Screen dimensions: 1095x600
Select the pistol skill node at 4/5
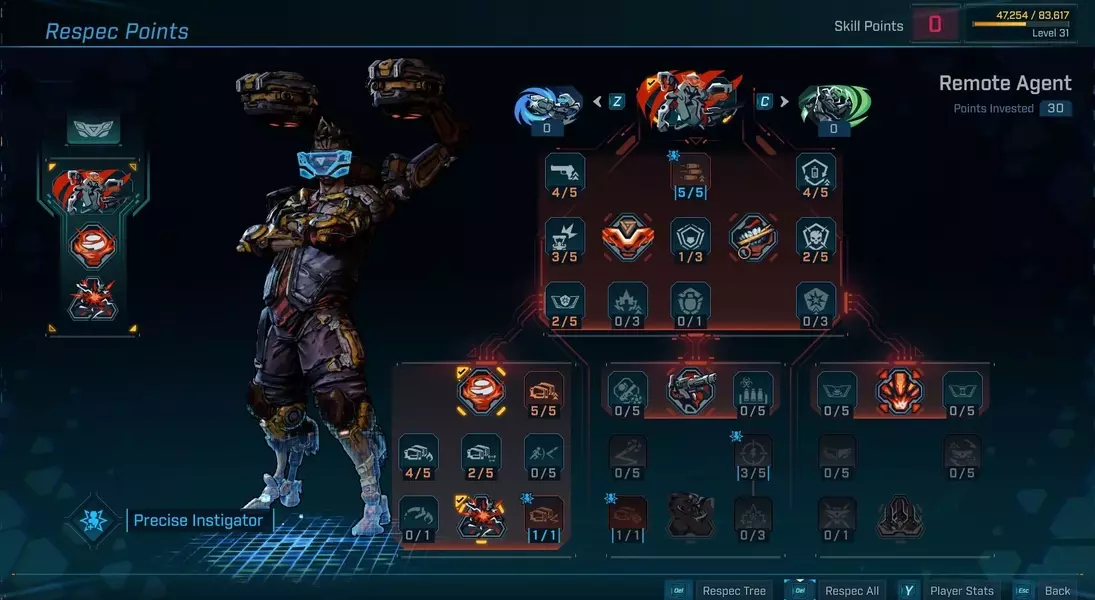click(x=565, y=172)
